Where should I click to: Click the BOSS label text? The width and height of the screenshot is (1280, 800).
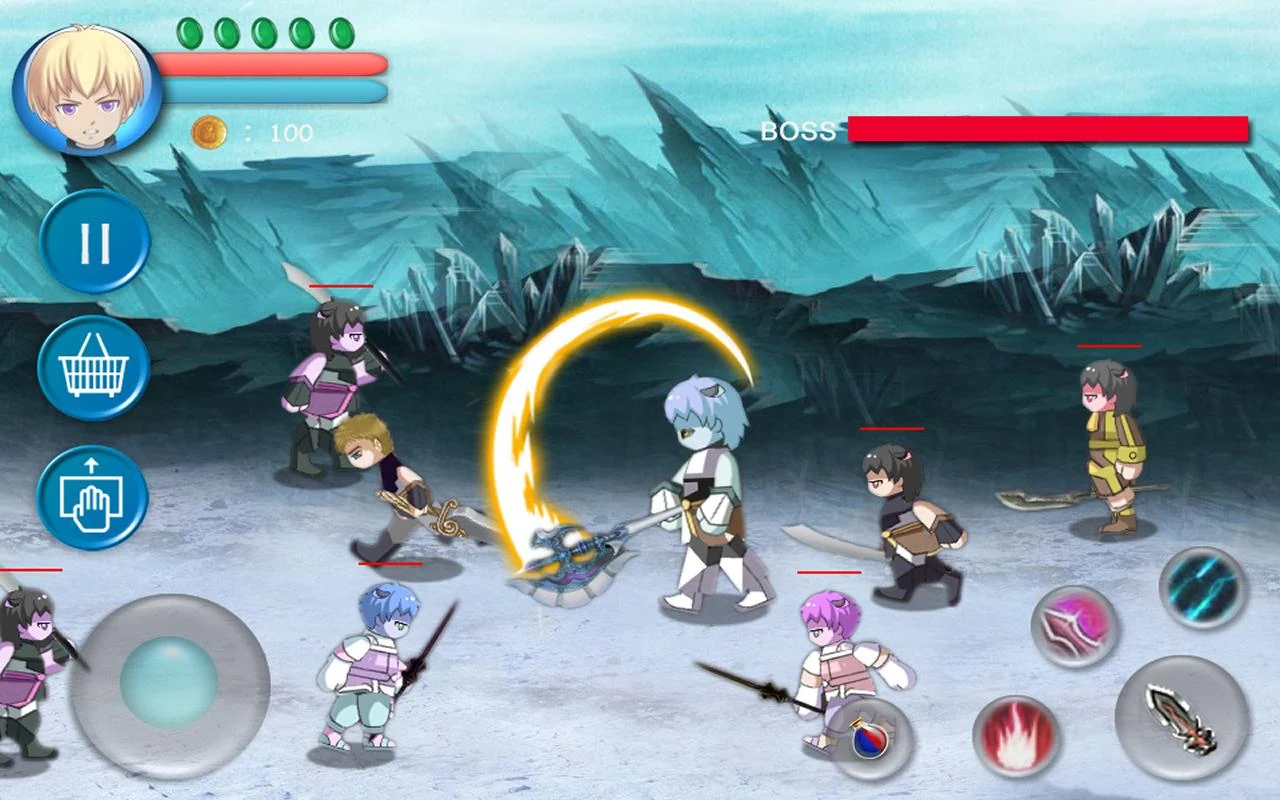[x=797, y=130]
